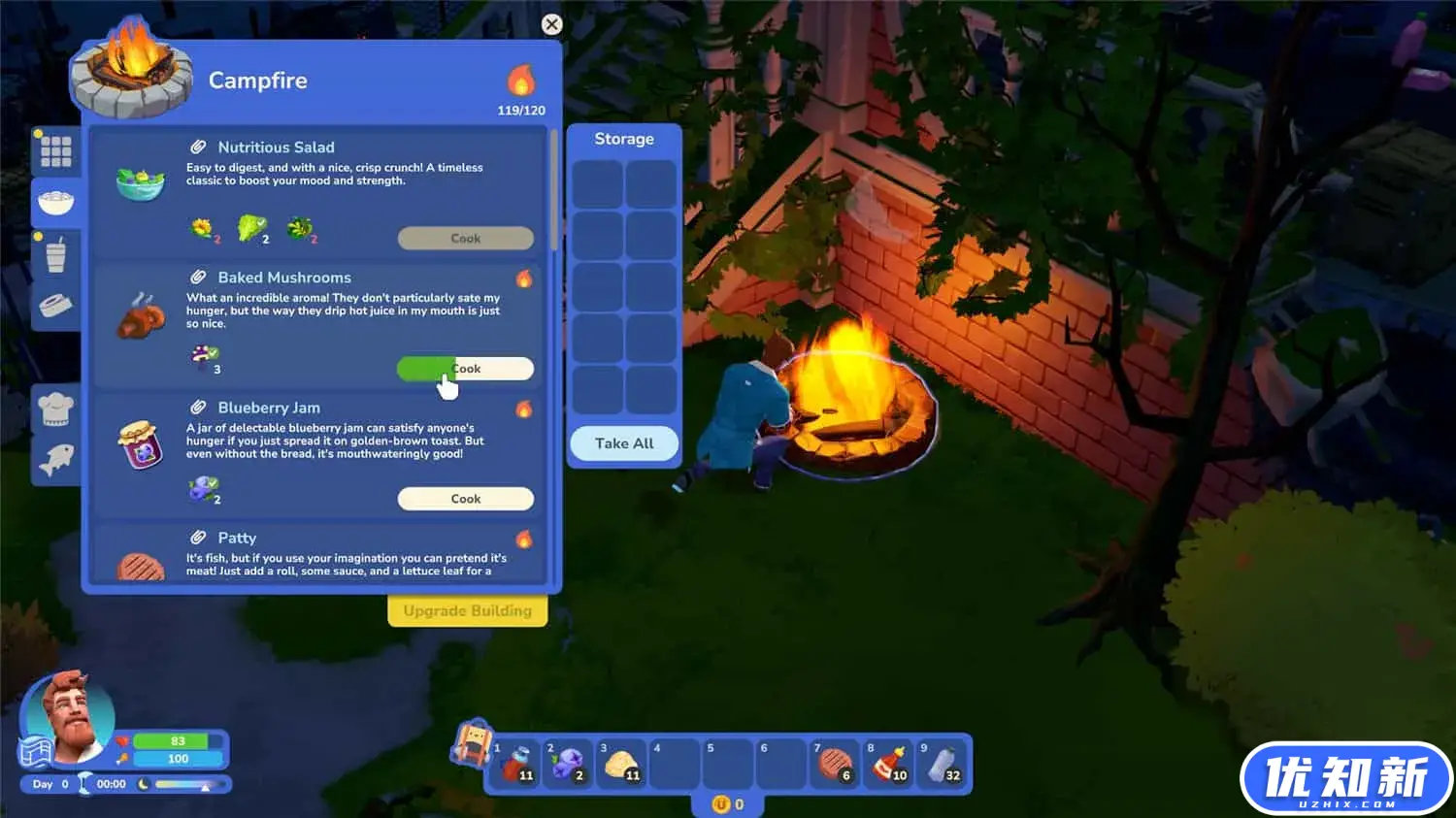The image size is (1456, 818).
Task: Switch to the food bowl category tab
Action: pos(55,202)
